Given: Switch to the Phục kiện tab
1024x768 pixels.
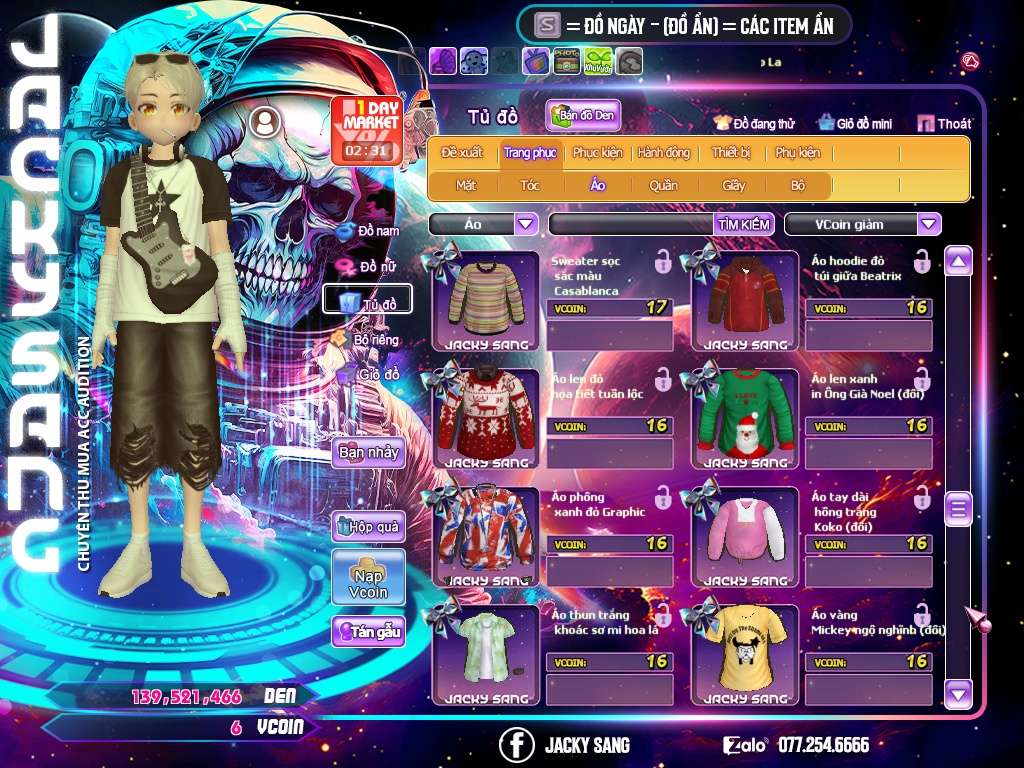Looking at the screenshot, I should click(597, 153).
